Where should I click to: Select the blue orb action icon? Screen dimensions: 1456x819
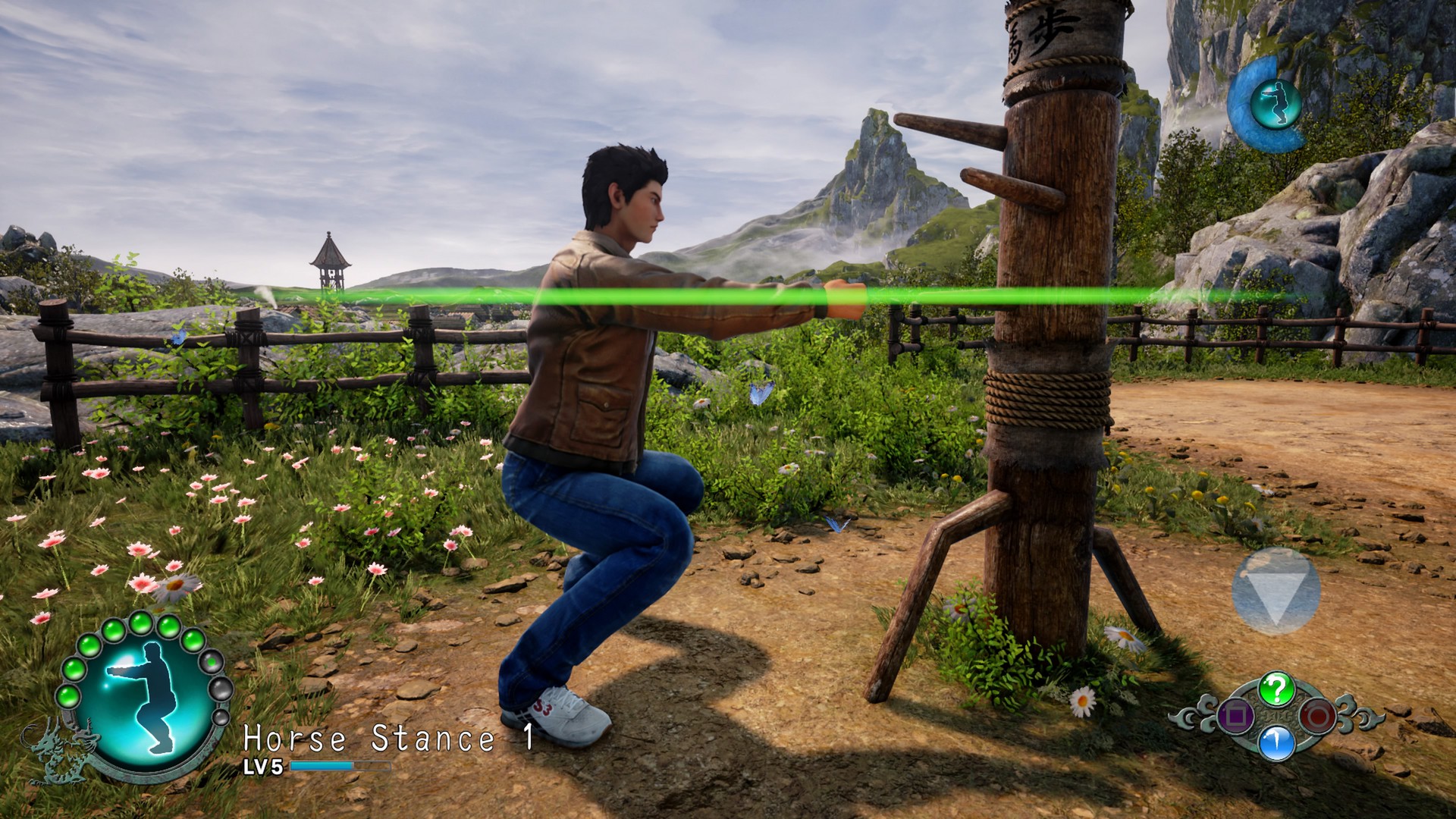(x=1276, y=743)
